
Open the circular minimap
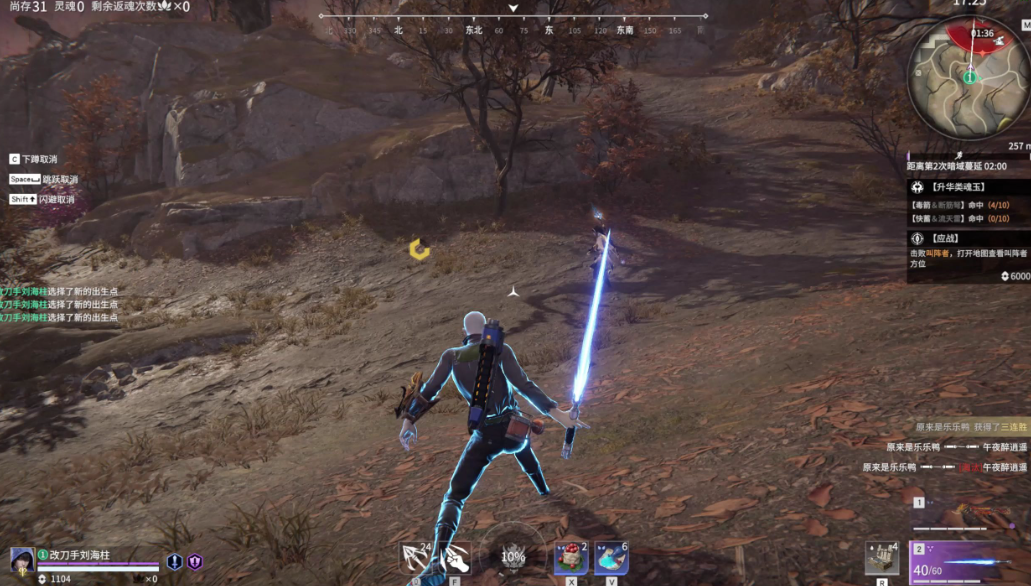tap(968, 78)
